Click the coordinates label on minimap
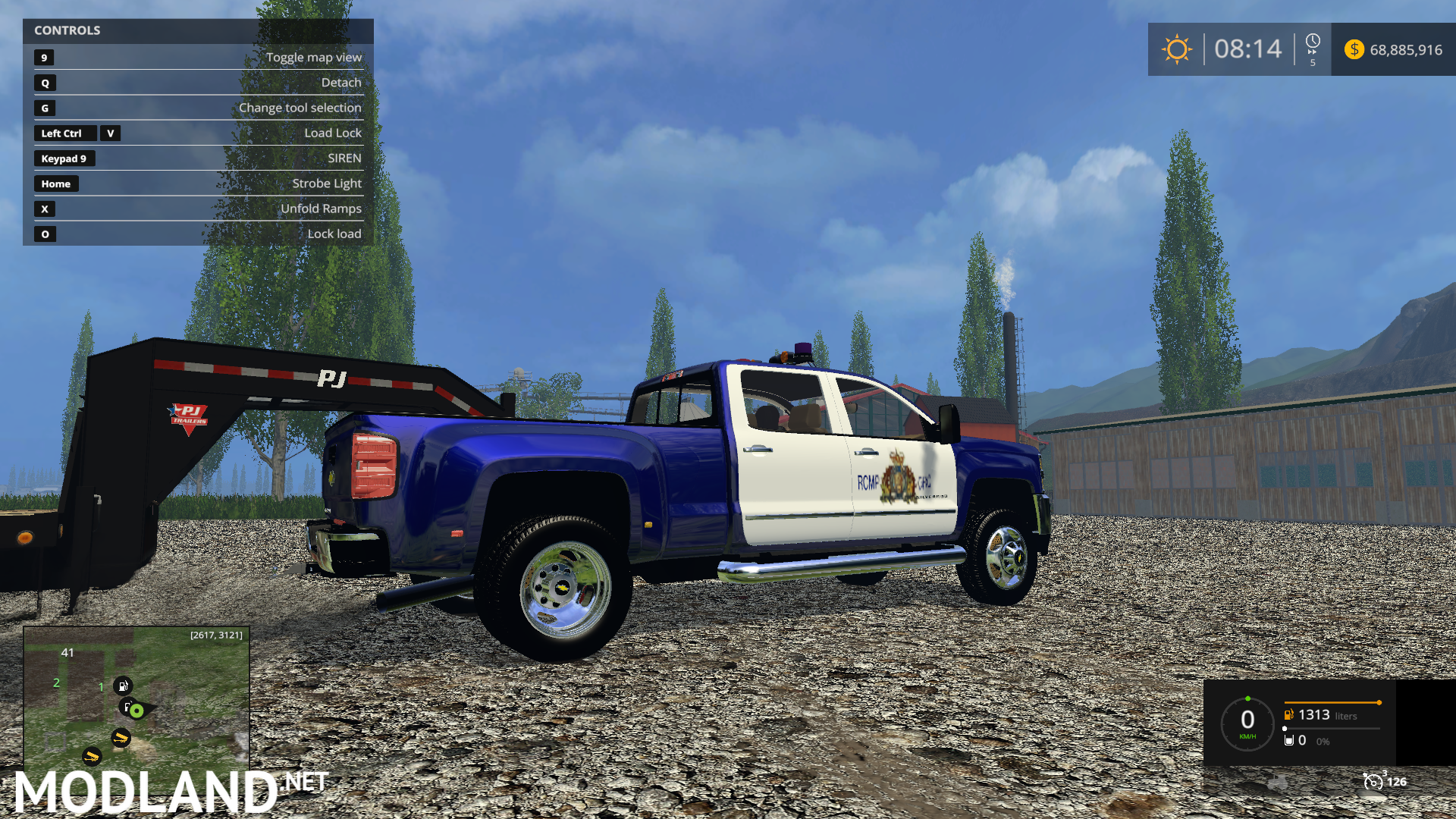 pyautogui.click(x=215, y=634)
